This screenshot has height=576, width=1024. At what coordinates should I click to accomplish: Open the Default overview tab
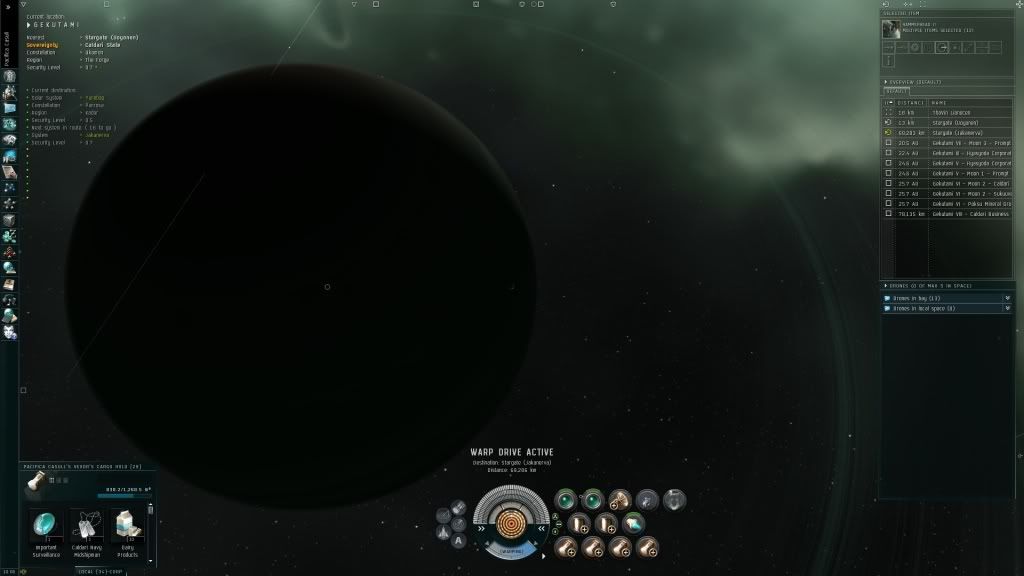896,91
